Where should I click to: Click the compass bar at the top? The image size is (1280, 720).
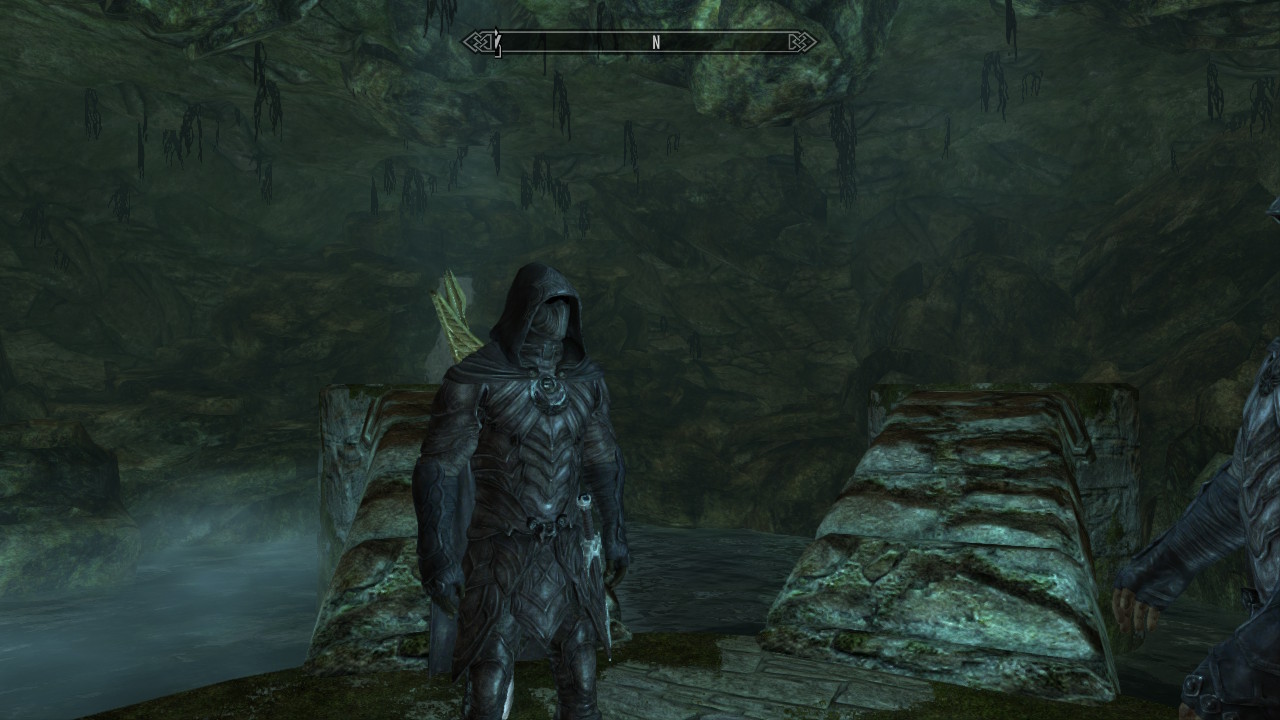640,42
